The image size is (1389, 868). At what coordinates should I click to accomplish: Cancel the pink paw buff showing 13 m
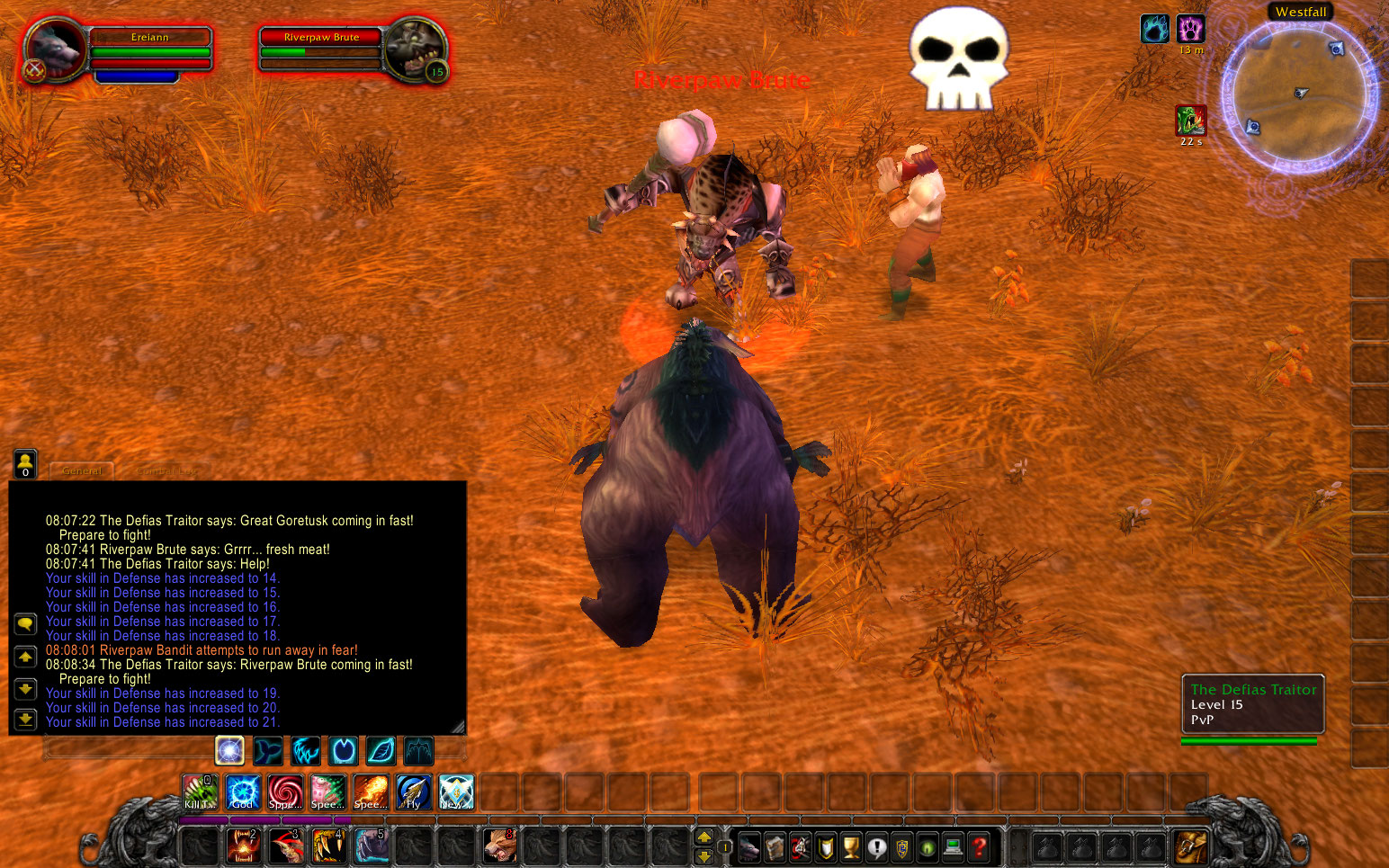click(1192, 29)
